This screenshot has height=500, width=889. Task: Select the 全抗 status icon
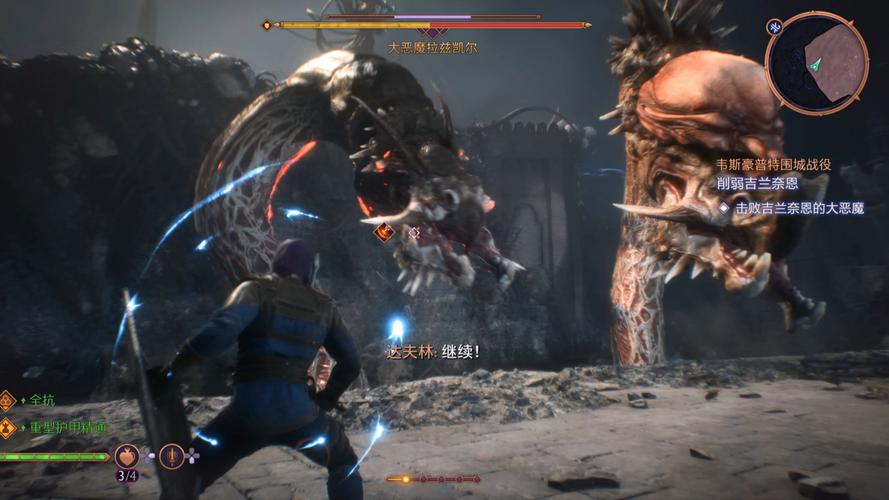point(8,400)
